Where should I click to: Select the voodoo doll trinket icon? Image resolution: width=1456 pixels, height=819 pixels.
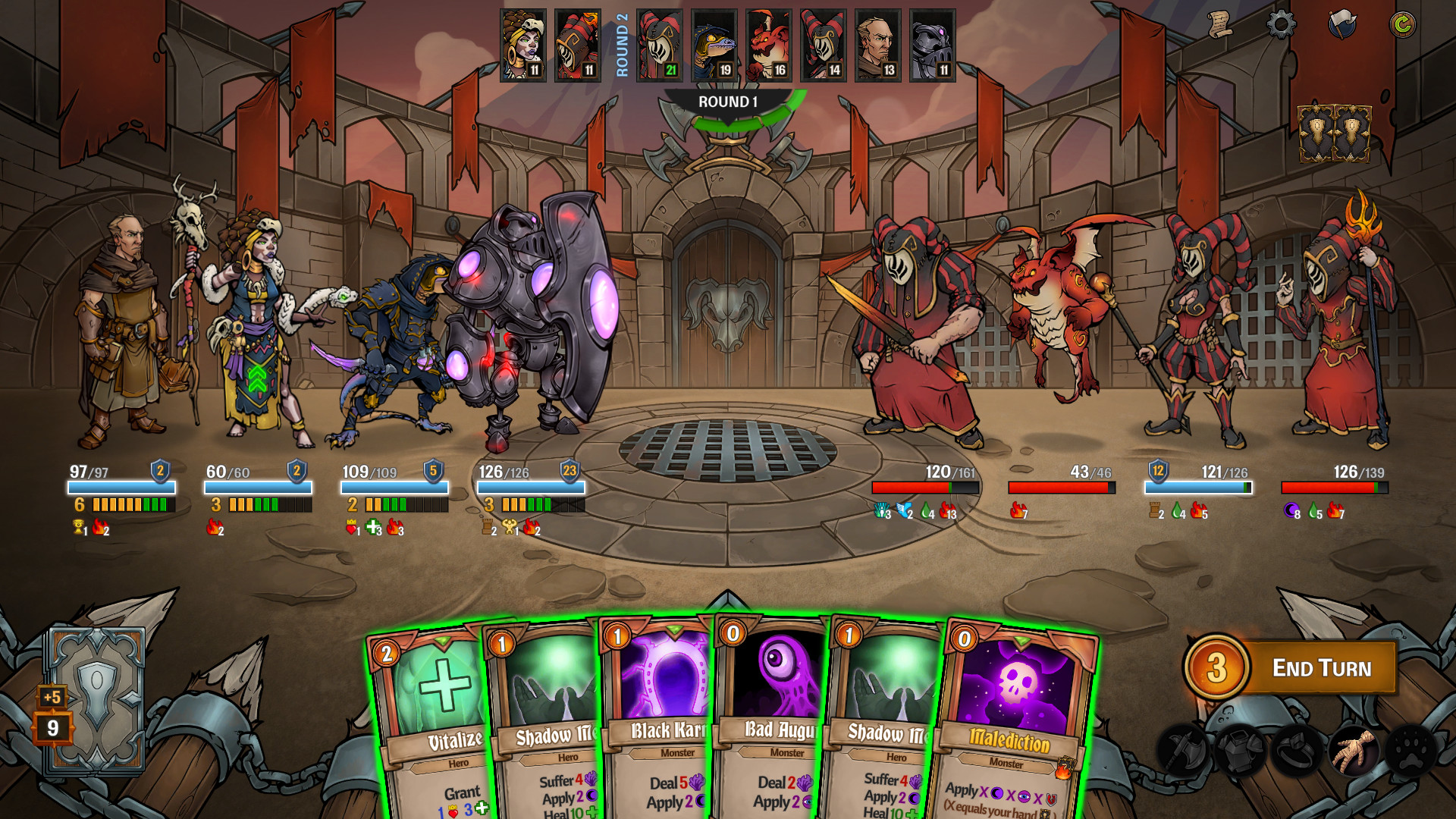pos(1354,751)
